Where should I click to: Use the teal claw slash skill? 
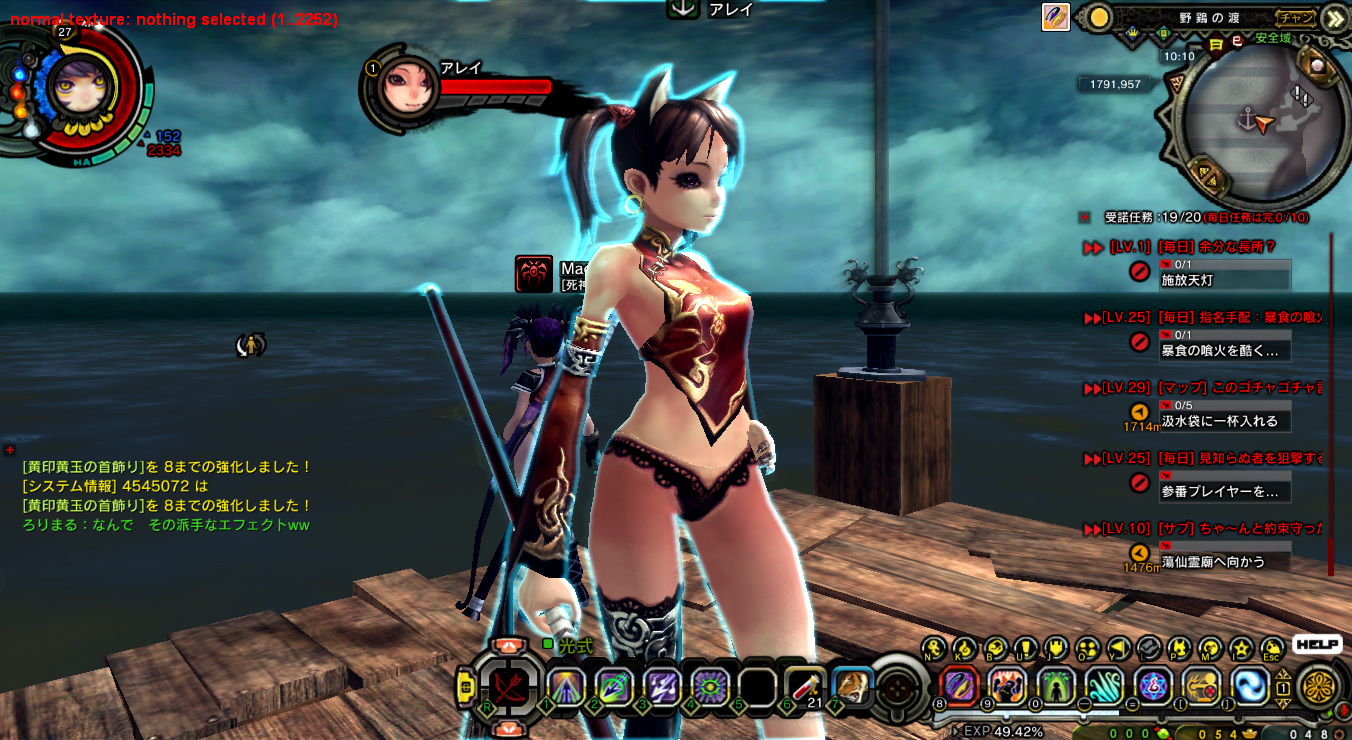pyautogui.click(x=1104, y=686)
